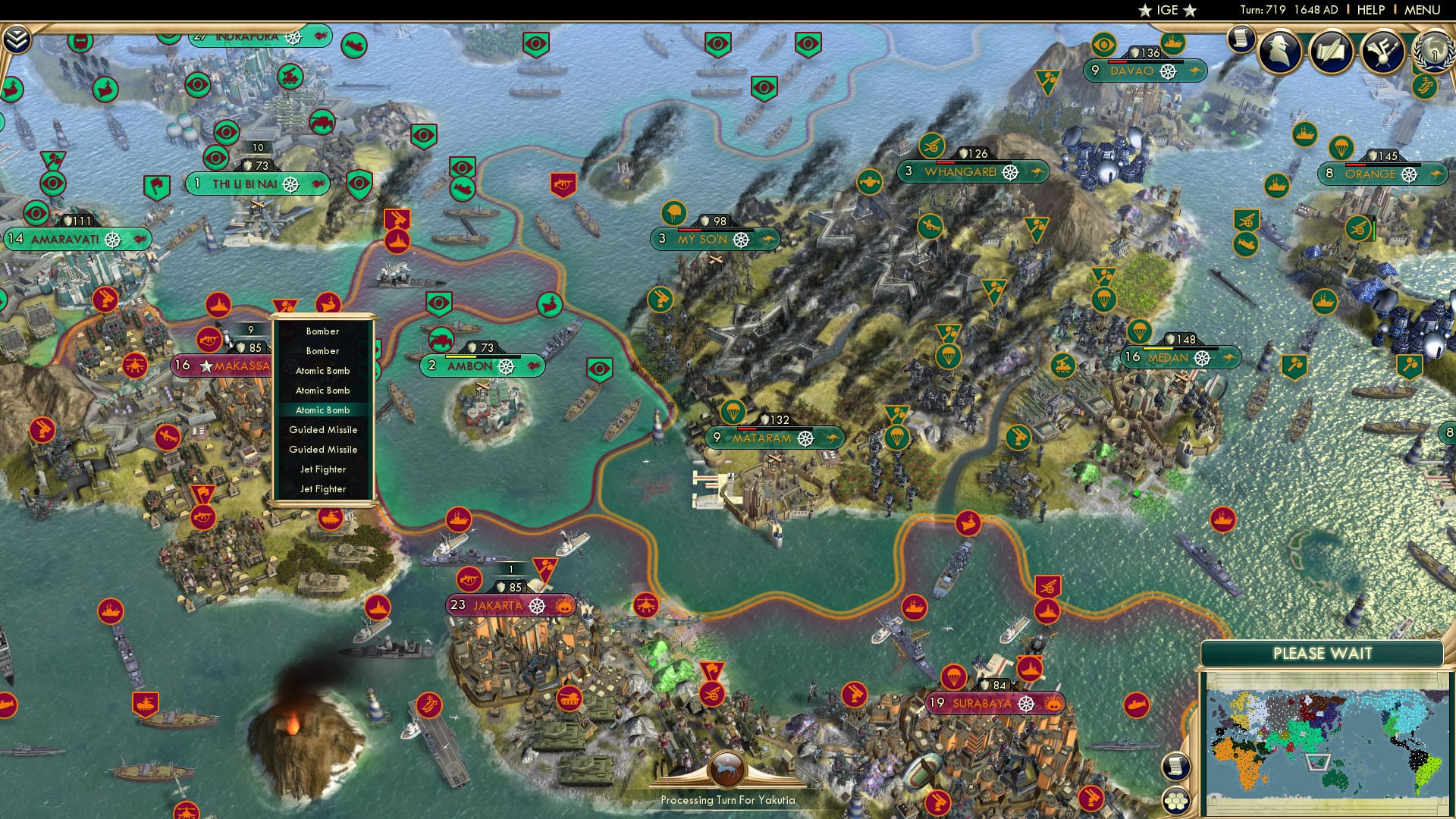Click the hexagon strategic view icon near the minimap

[1176, 802]
